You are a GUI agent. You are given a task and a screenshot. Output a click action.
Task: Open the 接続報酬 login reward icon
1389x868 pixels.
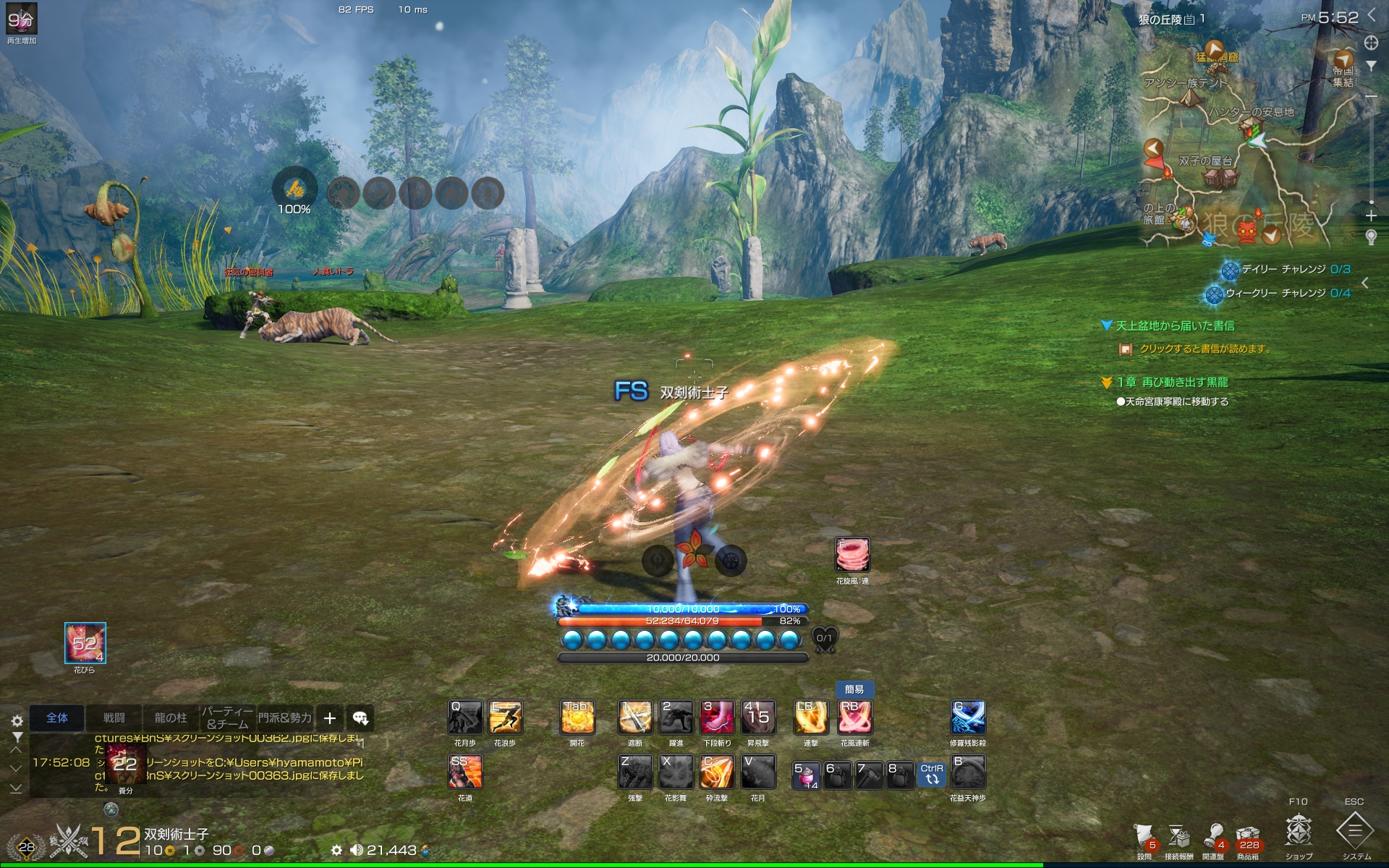(1179, 839)
